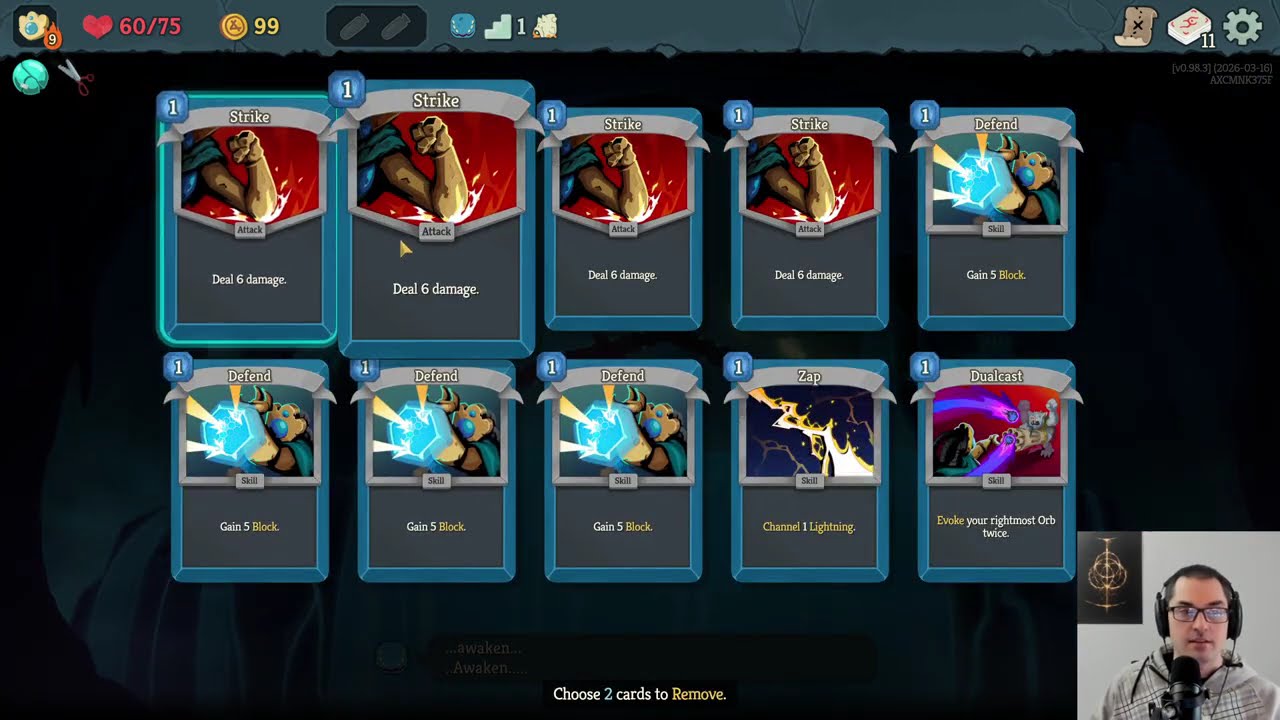The height and width of the screenshot is (720, 1280).
Task: Choose the Dualcast card
Action: click(x=996, y=470)
